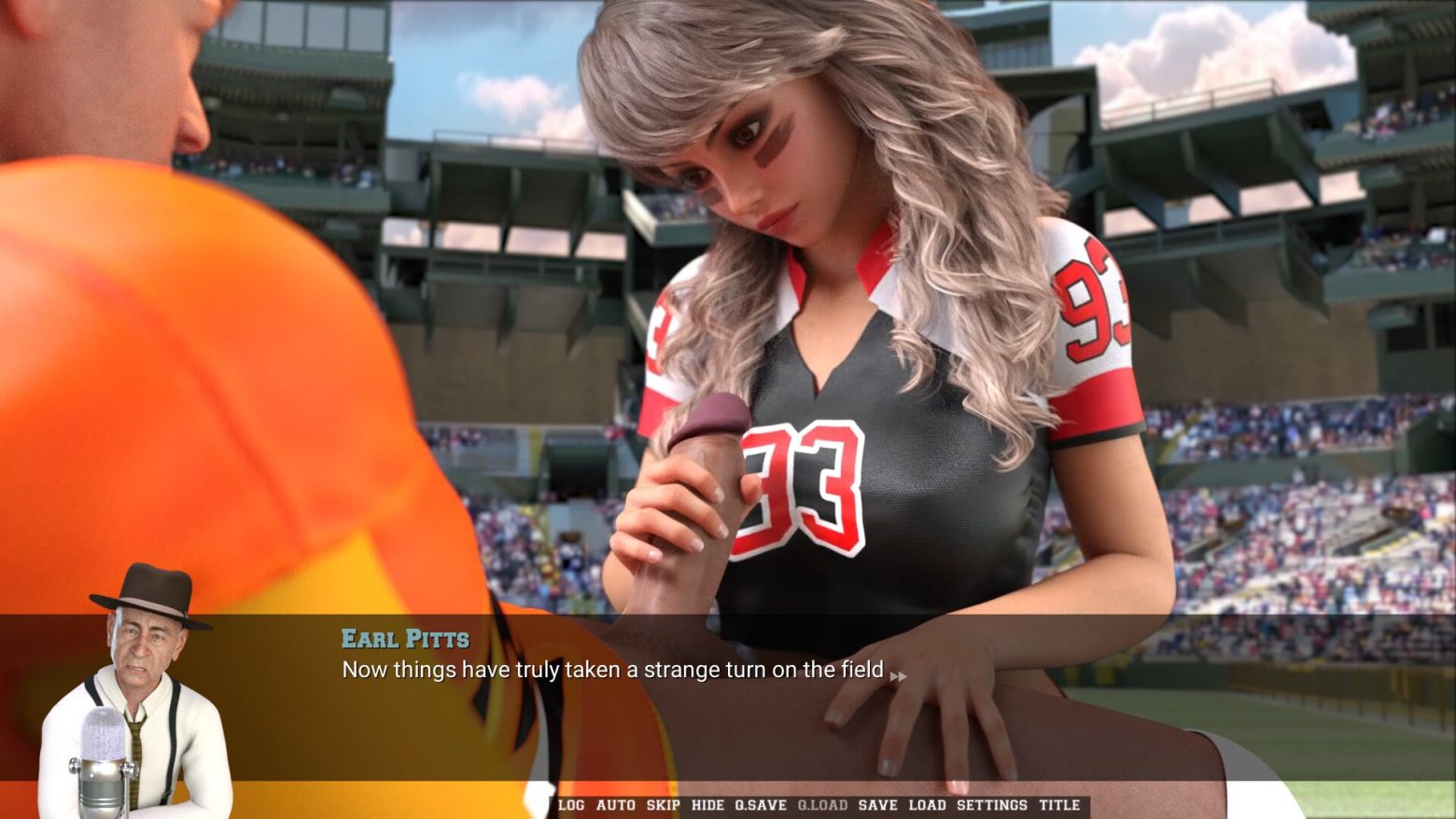Viewport: 1456px width, 819px height.
Task: Open the dialogue LOG history
Action: tap(571, 805)
